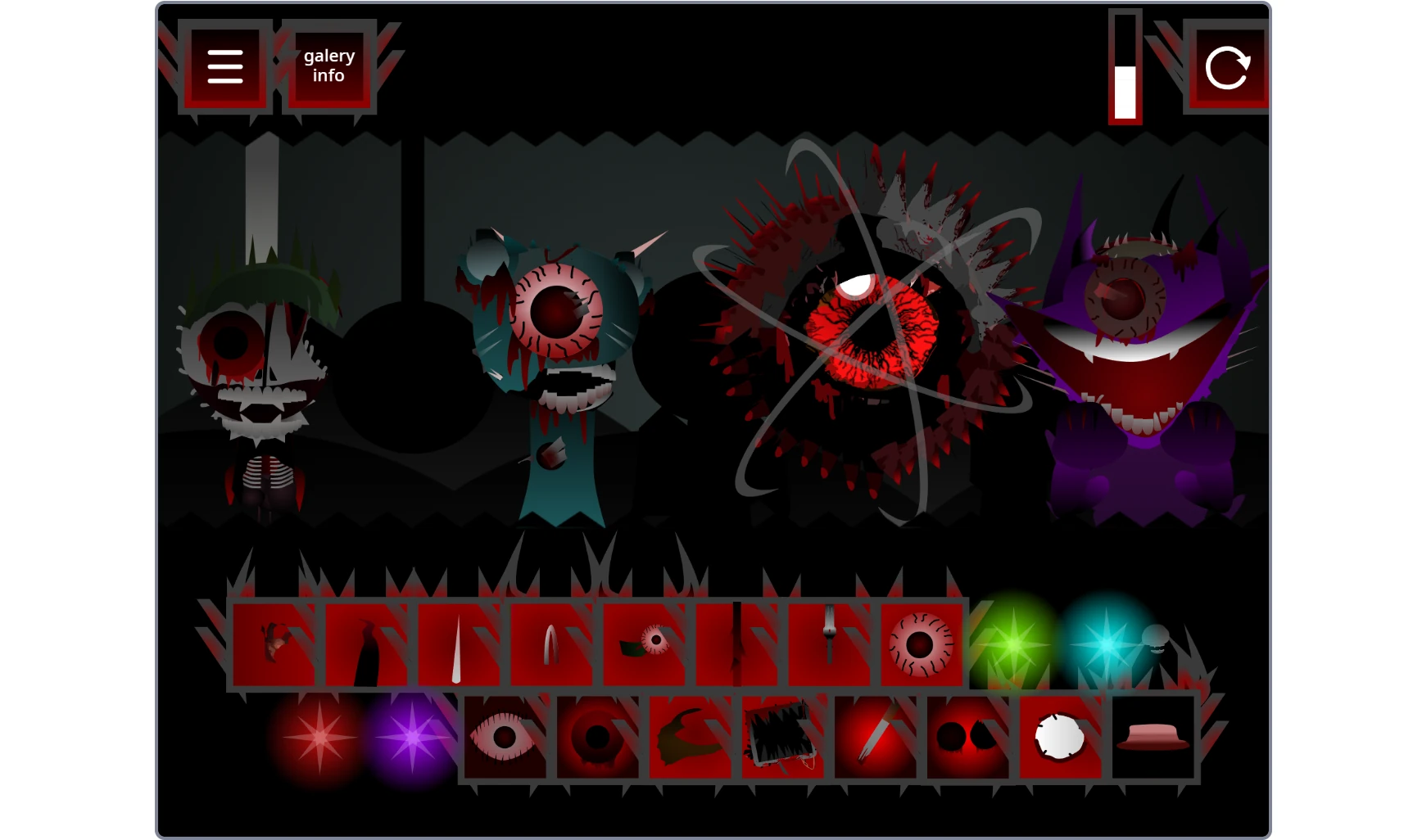Open the hamburger menu
The image size is (1404, 840).
pyautogui.click(x=225, y=65)
